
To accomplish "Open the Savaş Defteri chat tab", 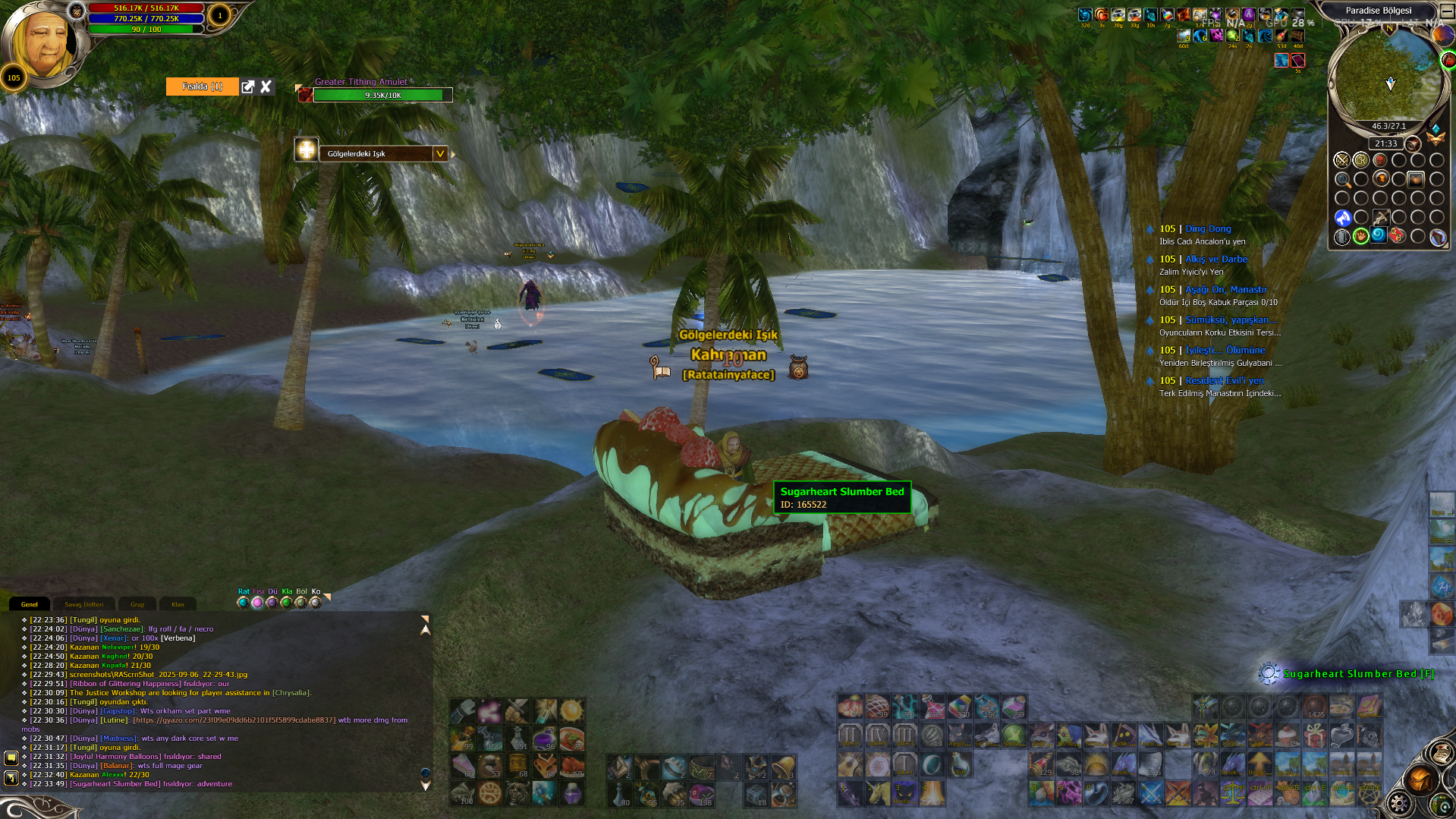I will [83, 604].
